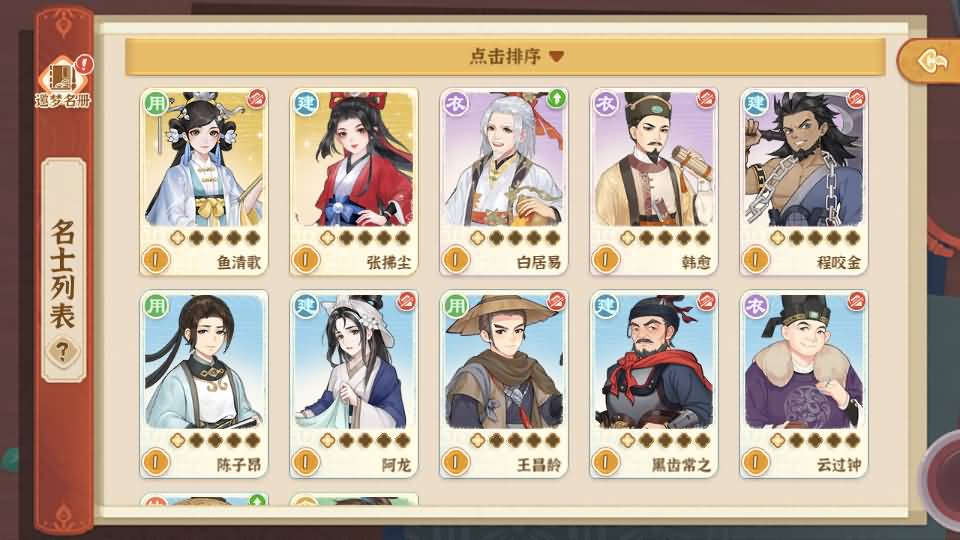This screenshot has width=960, height=540.
Task: Open the 陈子昂 character card
Action: 204,382
